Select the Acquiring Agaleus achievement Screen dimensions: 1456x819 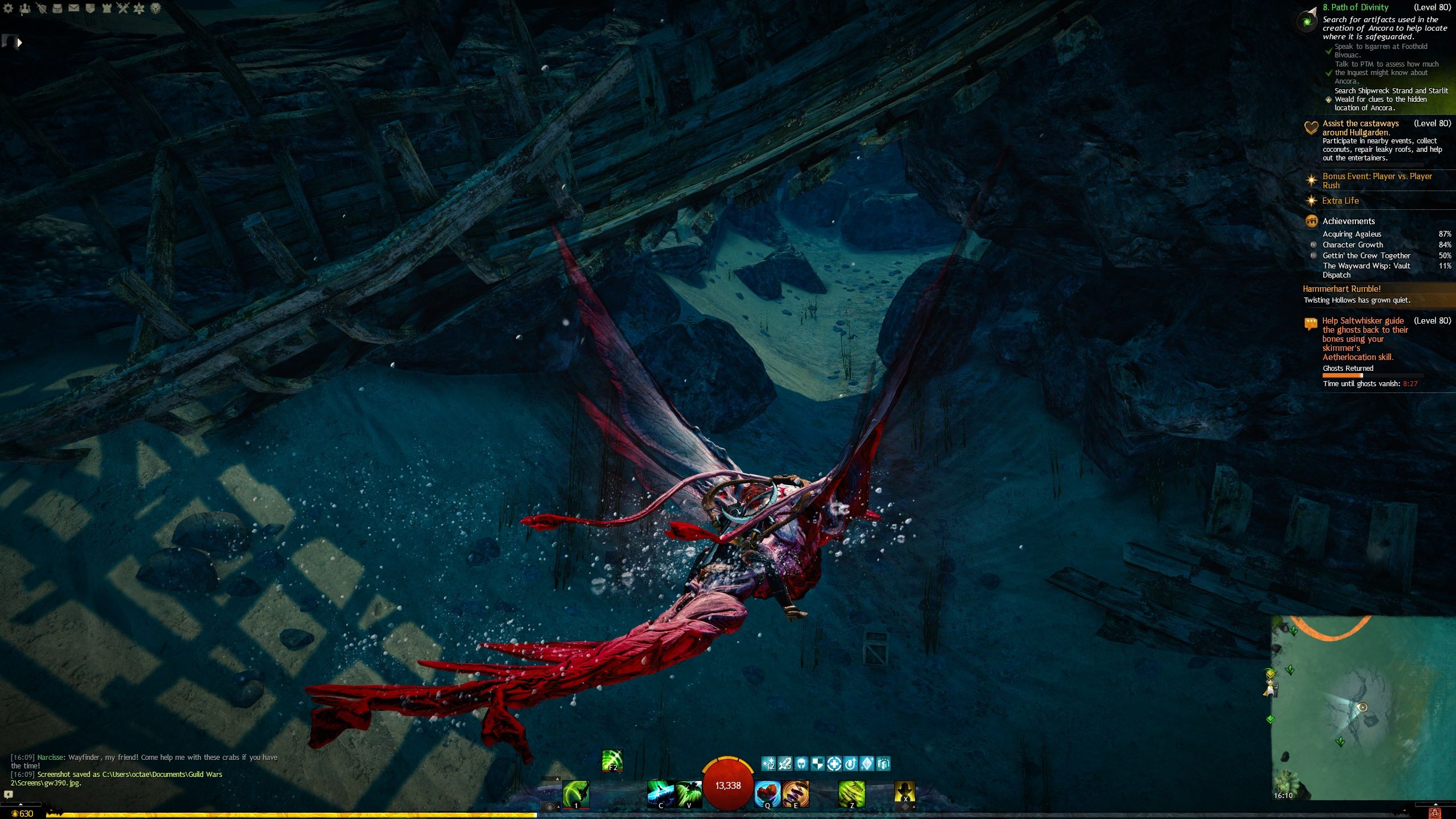1351,234
